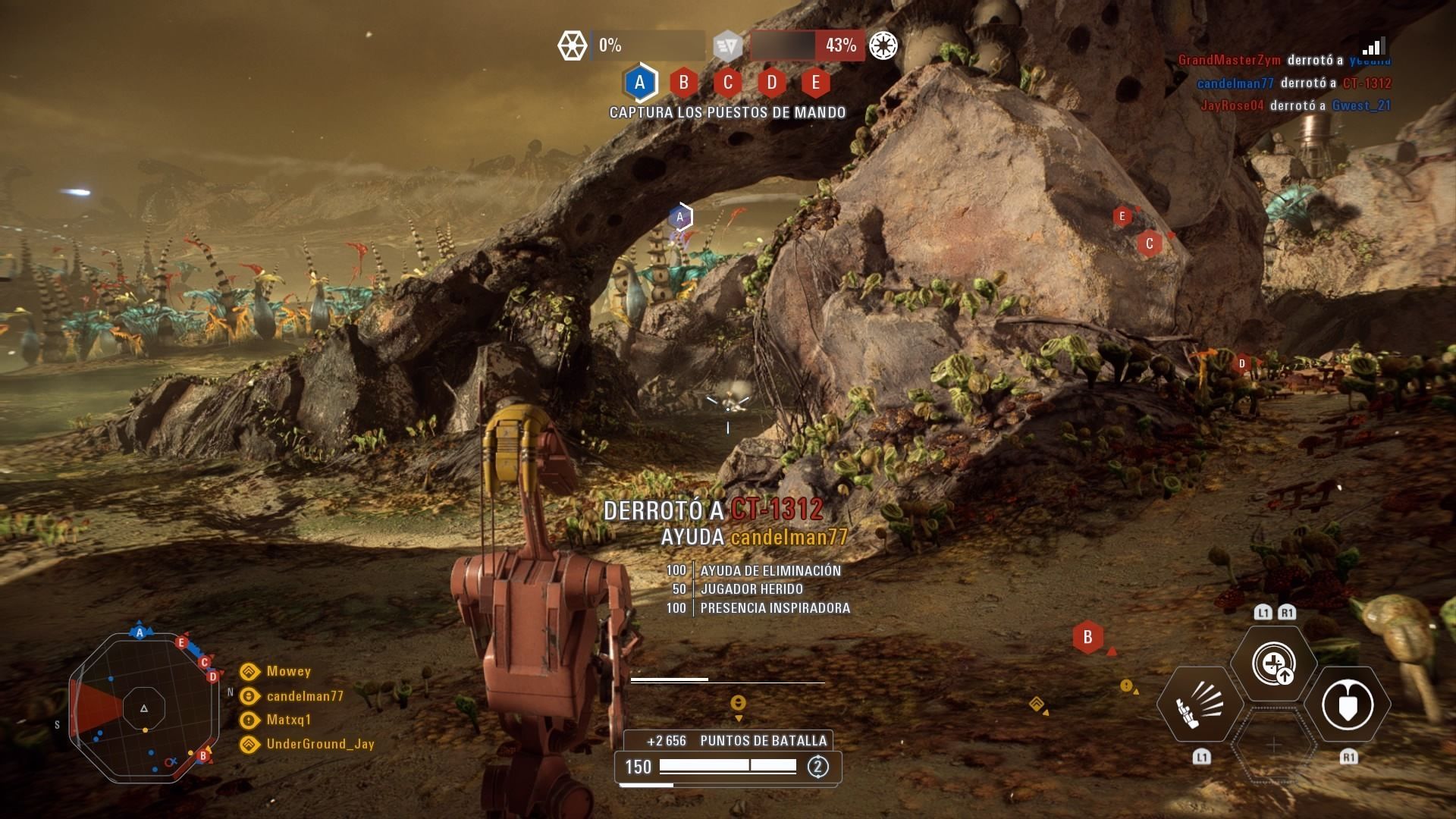This screenshot has width=1456, height=819.
Task: Select command post B in the objective bar
Action: (x=683, y=83)
